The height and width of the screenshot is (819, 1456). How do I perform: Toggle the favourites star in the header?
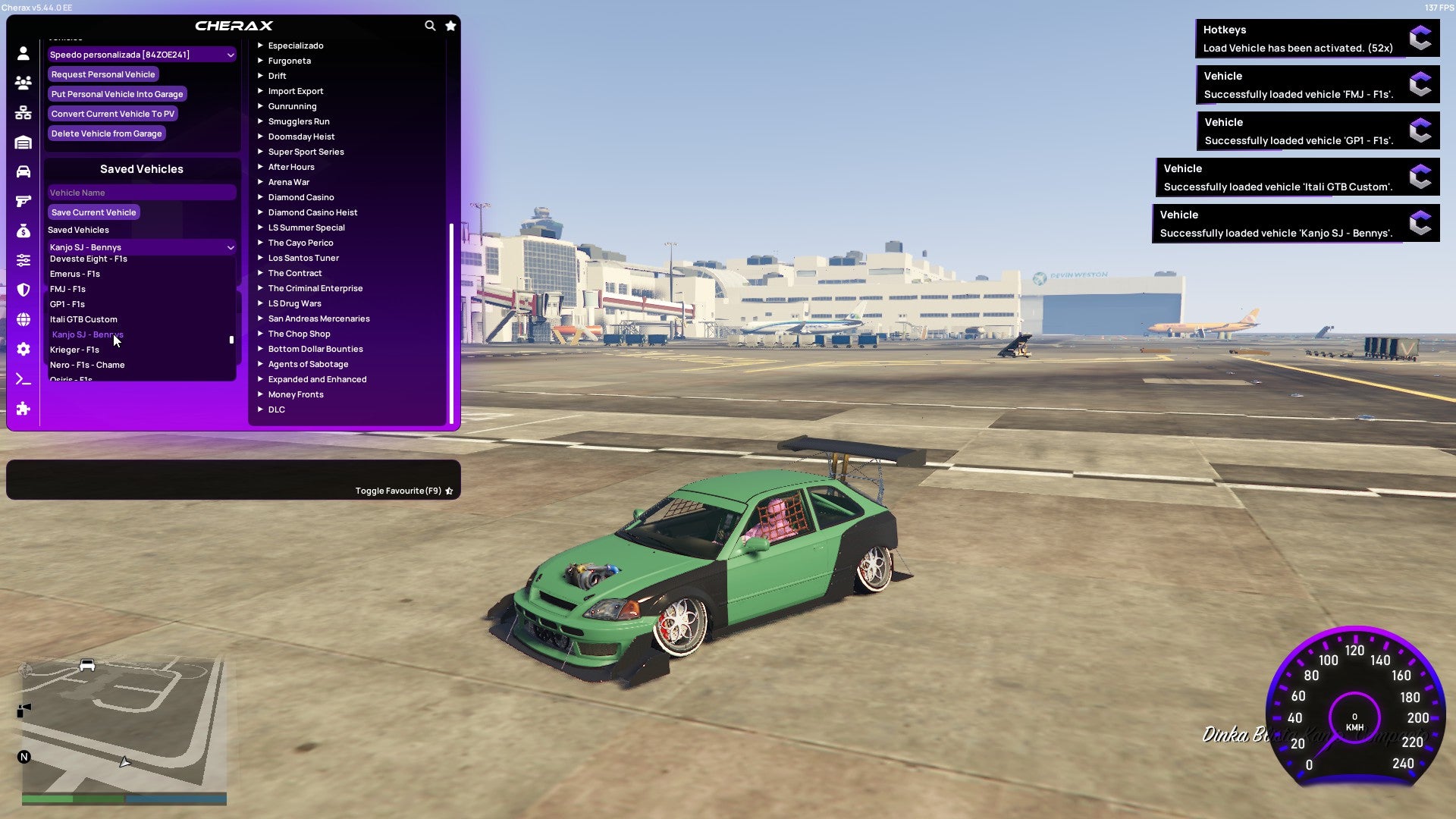click(x=450, y=25)
